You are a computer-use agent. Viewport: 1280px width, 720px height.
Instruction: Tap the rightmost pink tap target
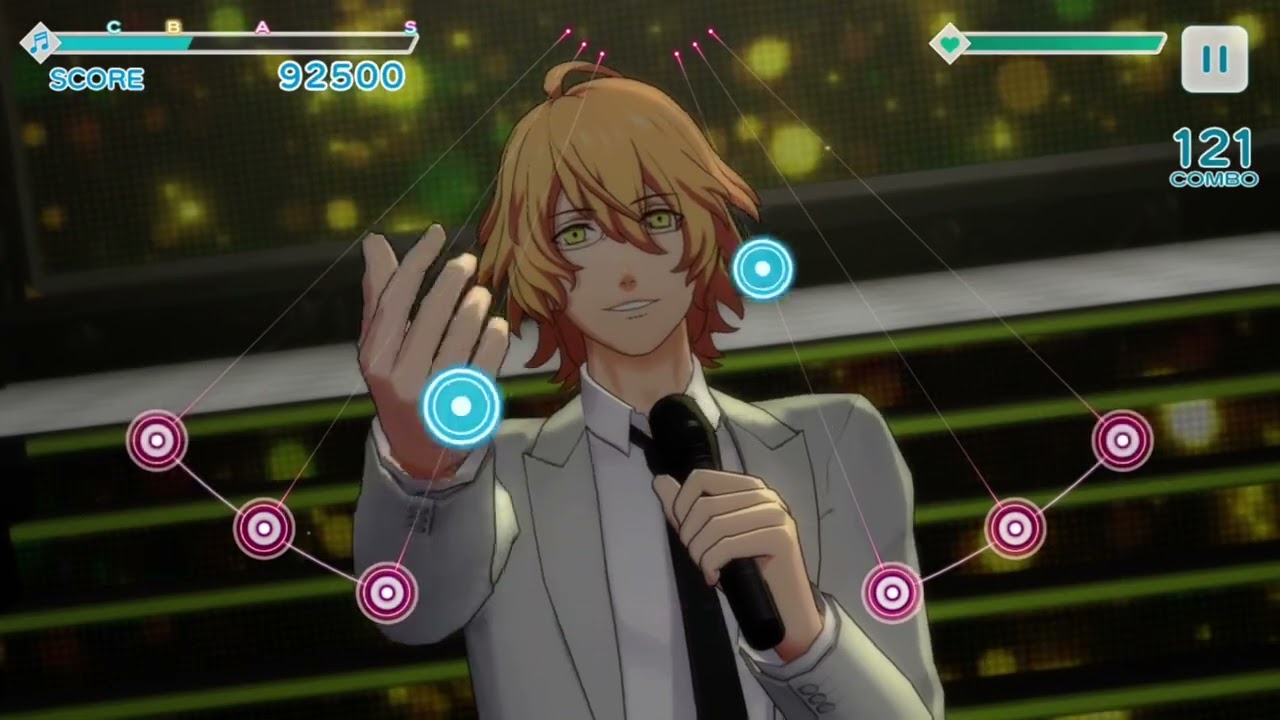click(1122, 440)
